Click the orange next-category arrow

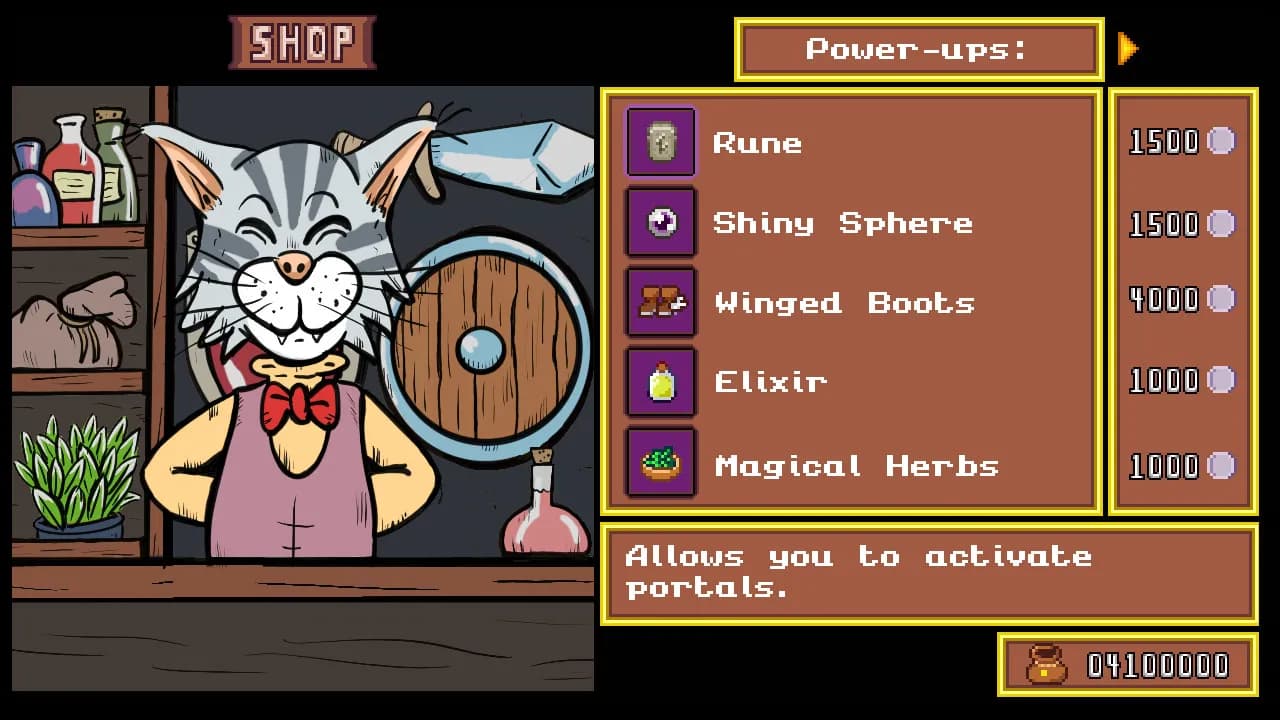[x=1128, y=48]
